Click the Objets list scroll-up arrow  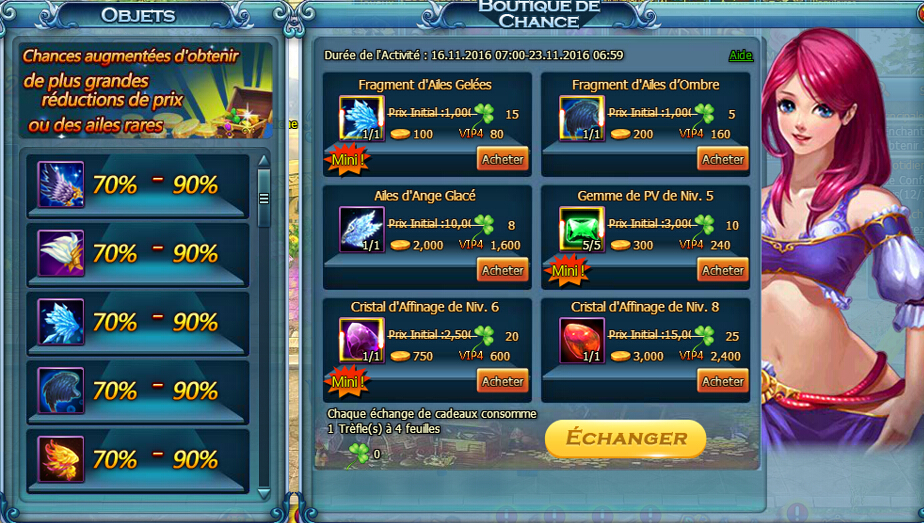(264, 160)
